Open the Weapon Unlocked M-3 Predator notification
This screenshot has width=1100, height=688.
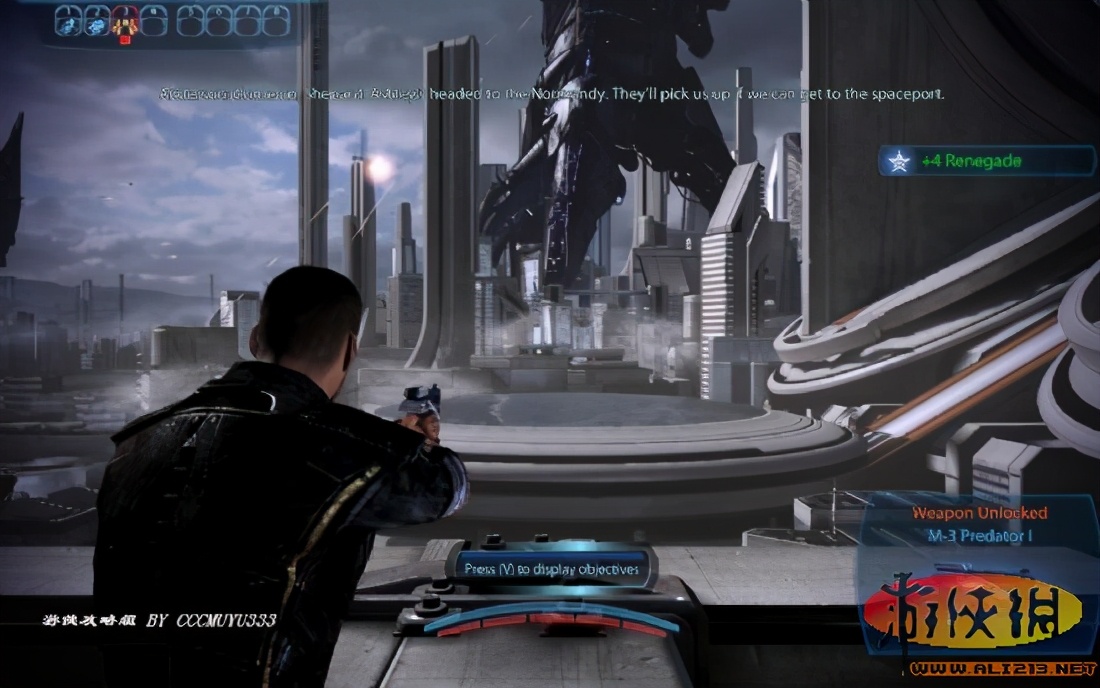coord(979,524)
